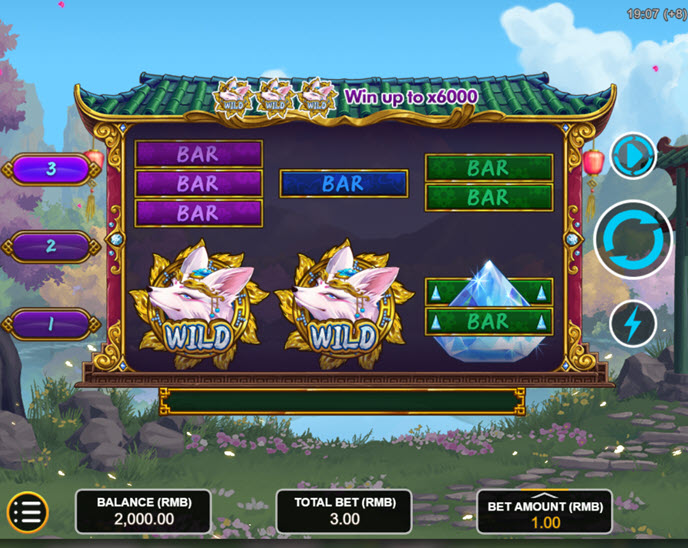Open the Bet Amount selector
Screen dimensions: 688x548
click(545, 512)
